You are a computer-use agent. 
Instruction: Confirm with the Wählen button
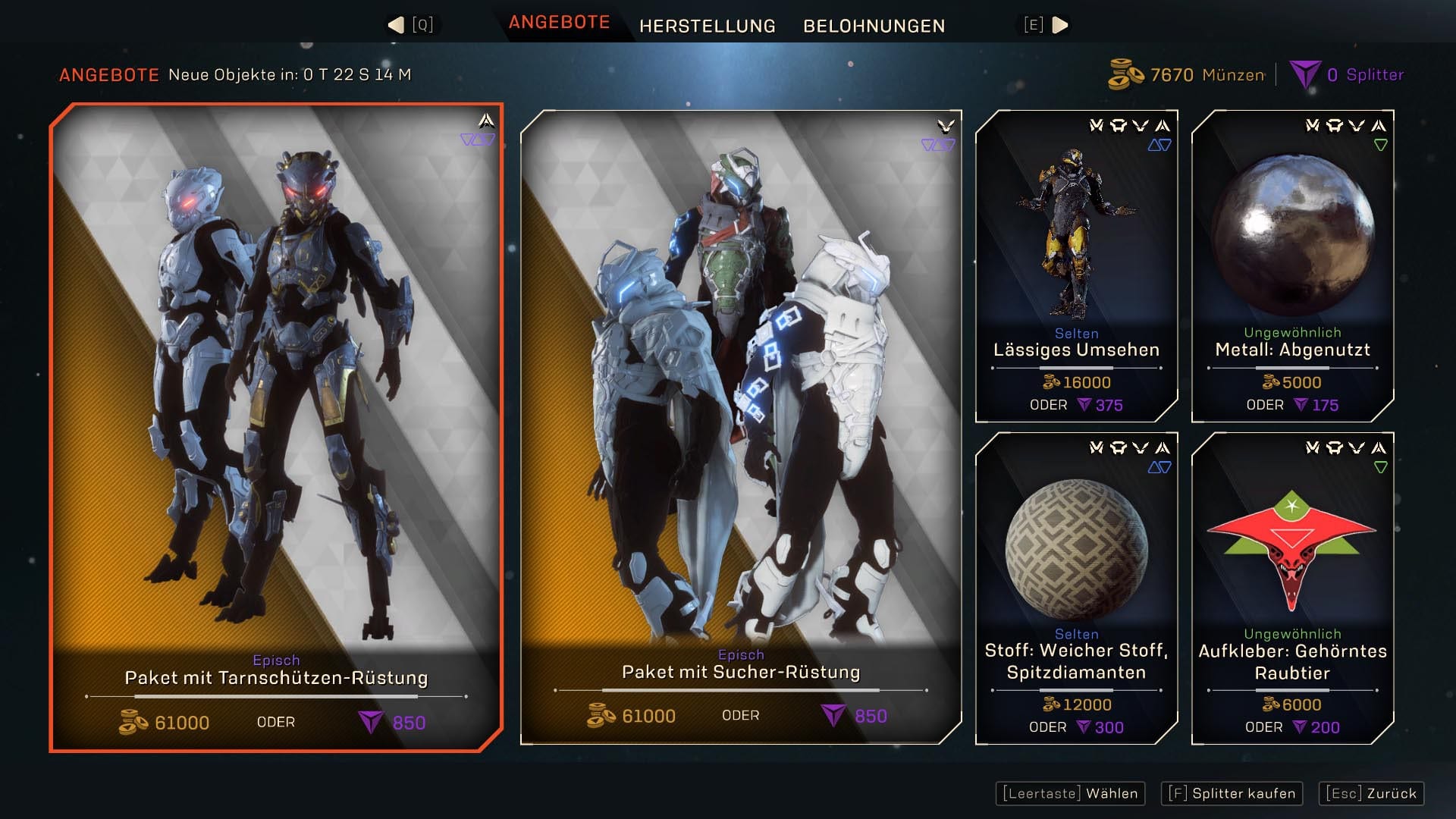pos(1070,793)
